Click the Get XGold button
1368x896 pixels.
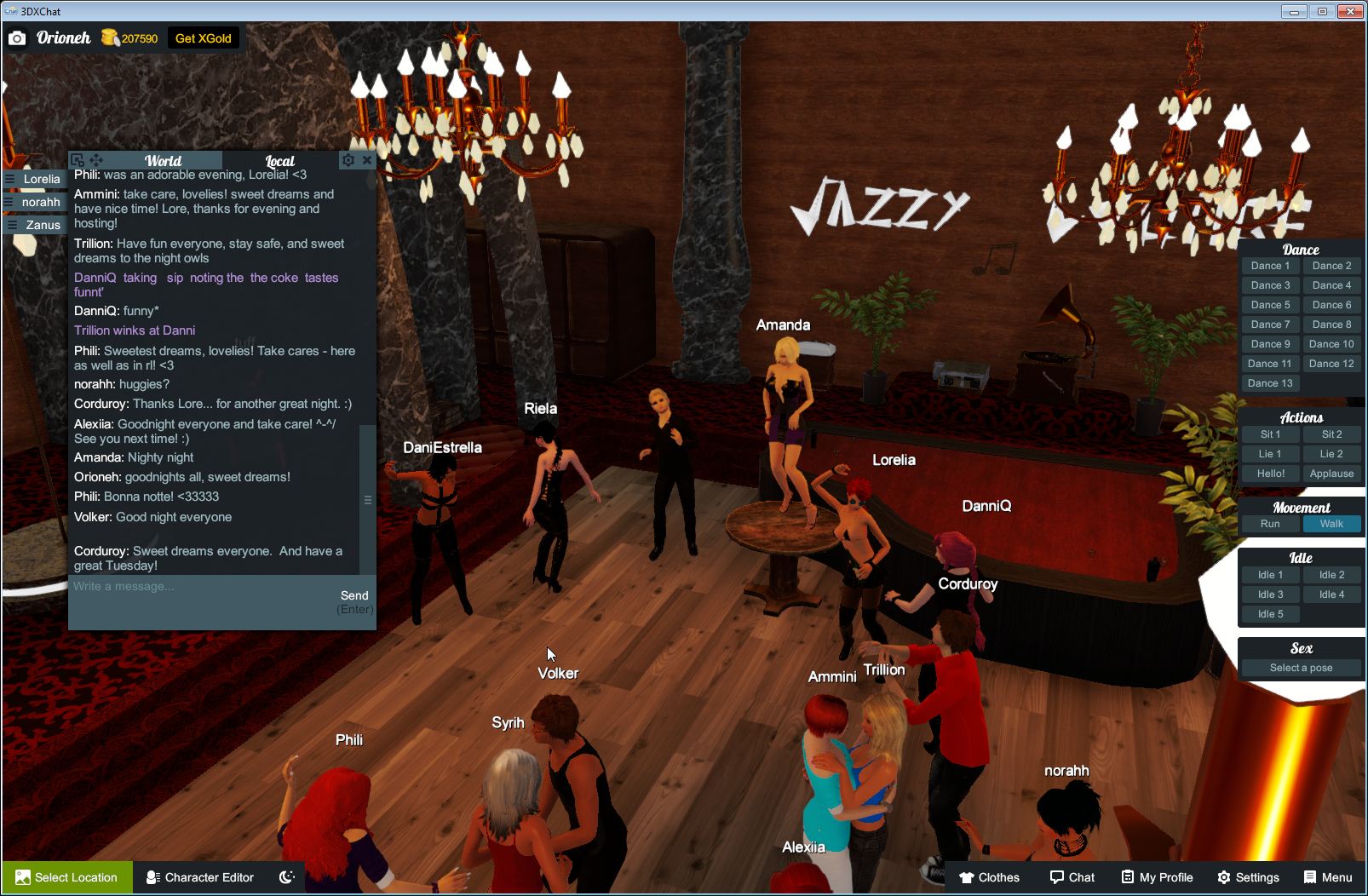(204, 37)
